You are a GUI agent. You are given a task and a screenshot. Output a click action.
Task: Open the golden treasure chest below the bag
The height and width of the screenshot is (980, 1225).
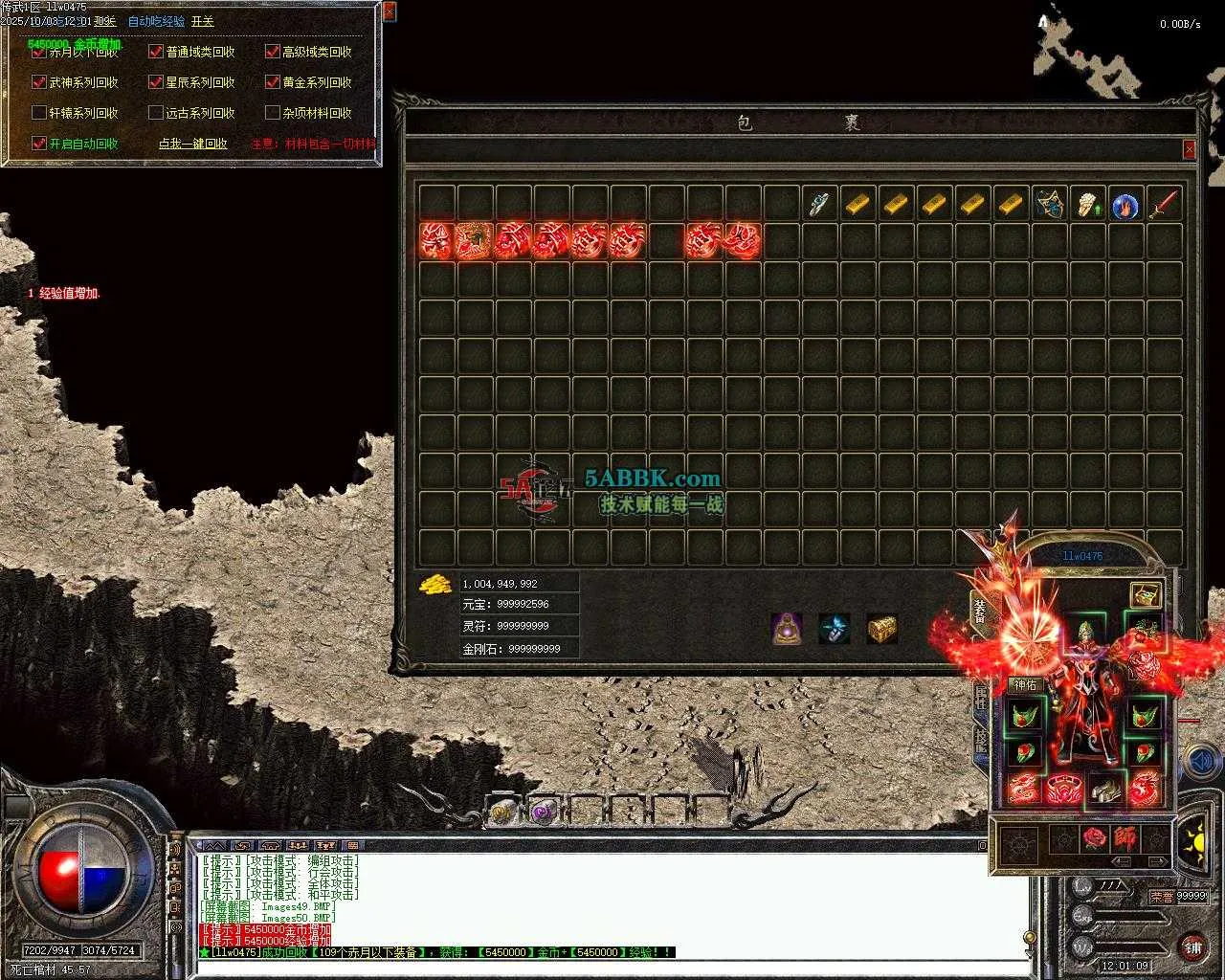tap(881, 629)
